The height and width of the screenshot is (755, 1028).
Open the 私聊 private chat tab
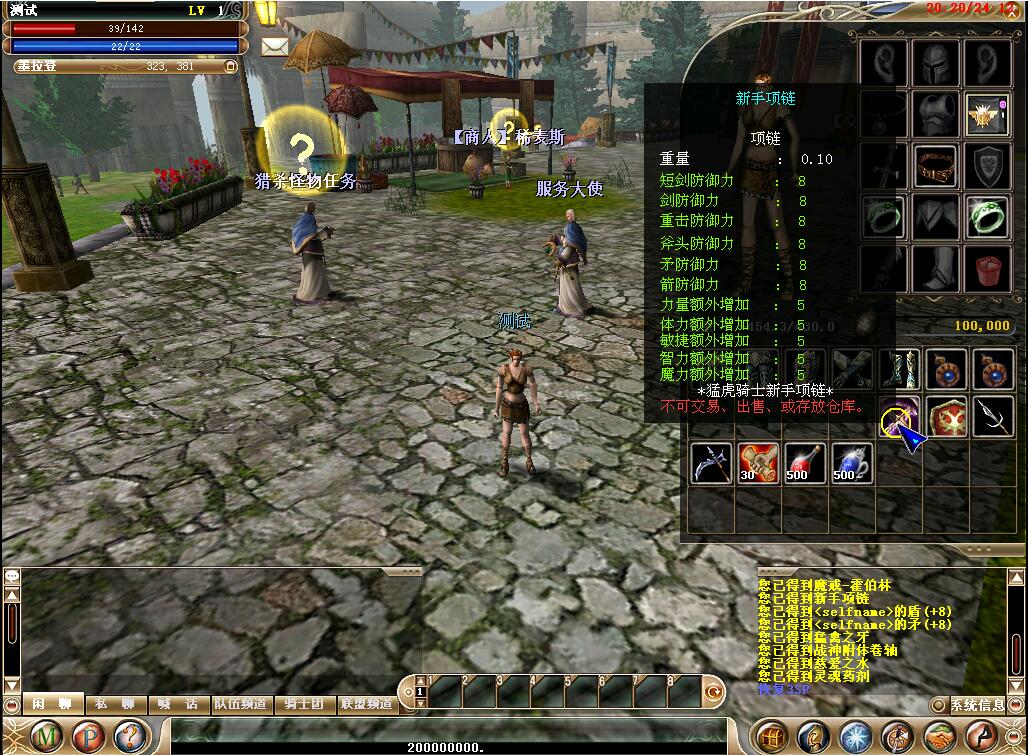(x=115, y=704)
